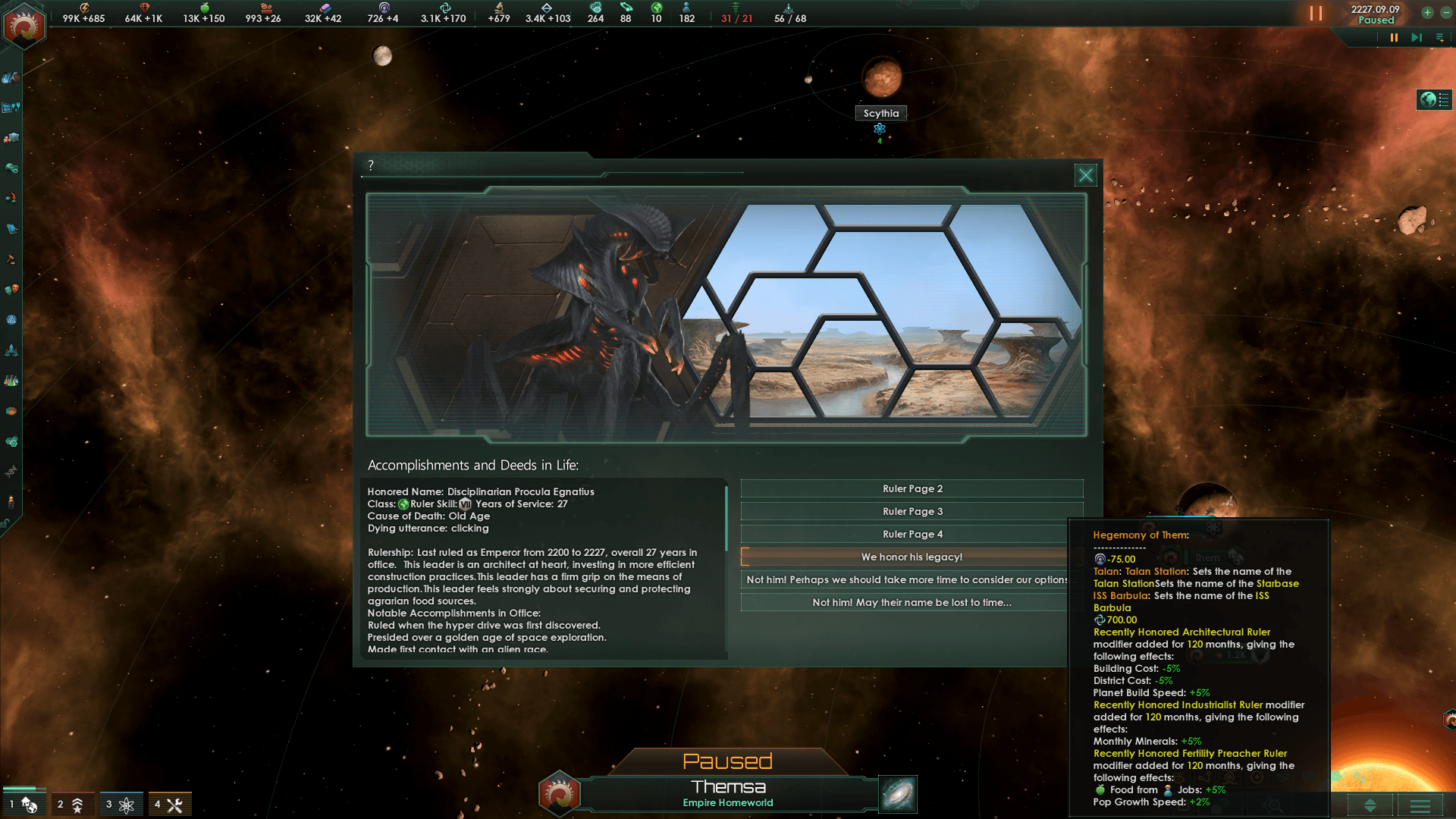Click the step-forward one day button

tap(1417, 37)
